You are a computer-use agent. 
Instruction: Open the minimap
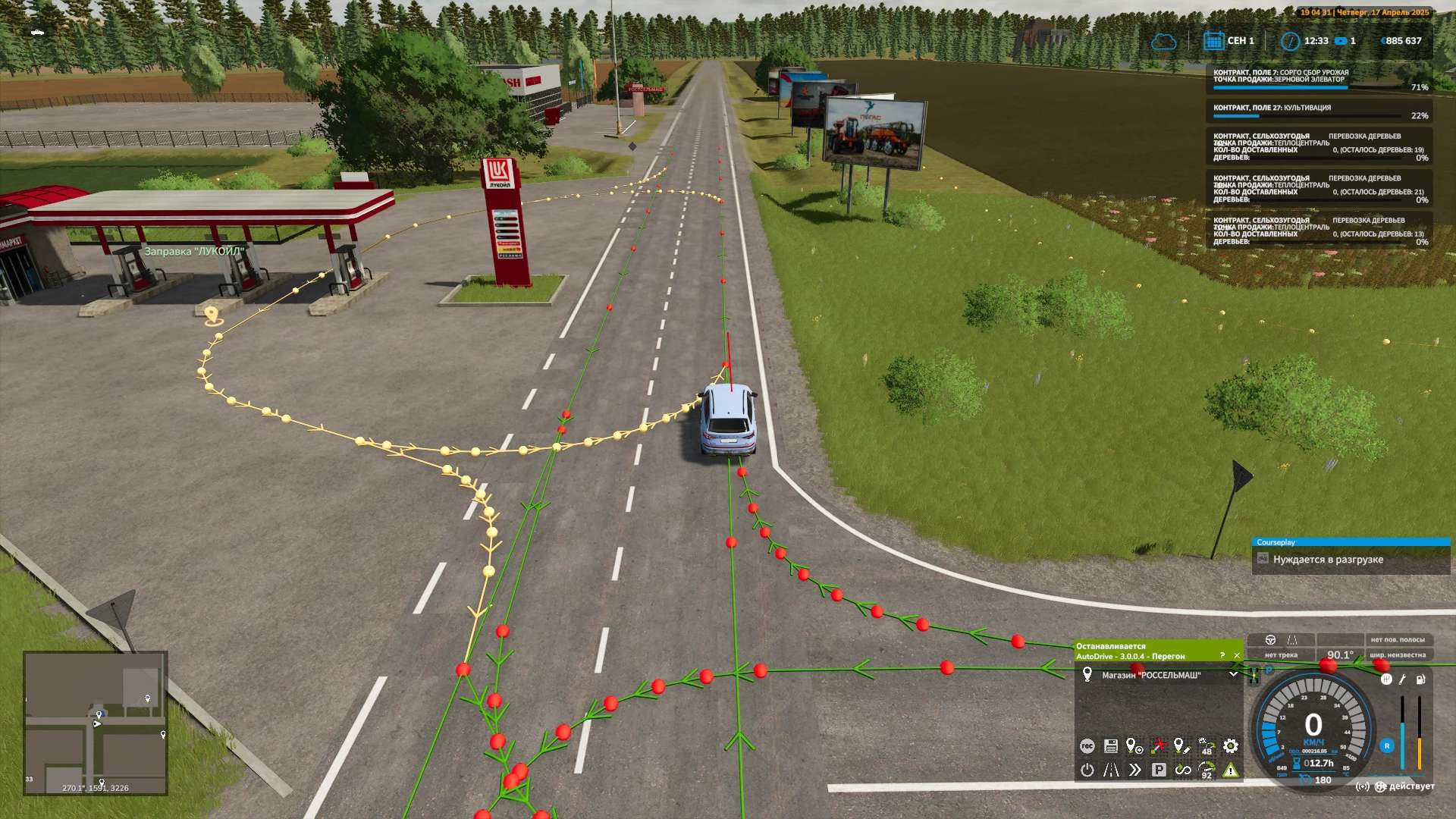pyautogui.click(x=96, y=723)
